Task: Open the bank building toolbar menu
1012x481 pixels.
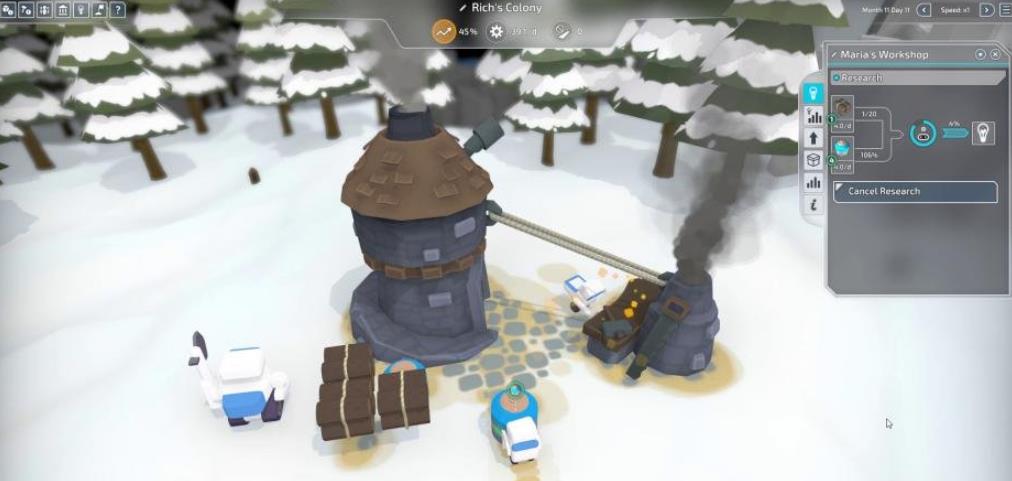Action: pos(63,10)
